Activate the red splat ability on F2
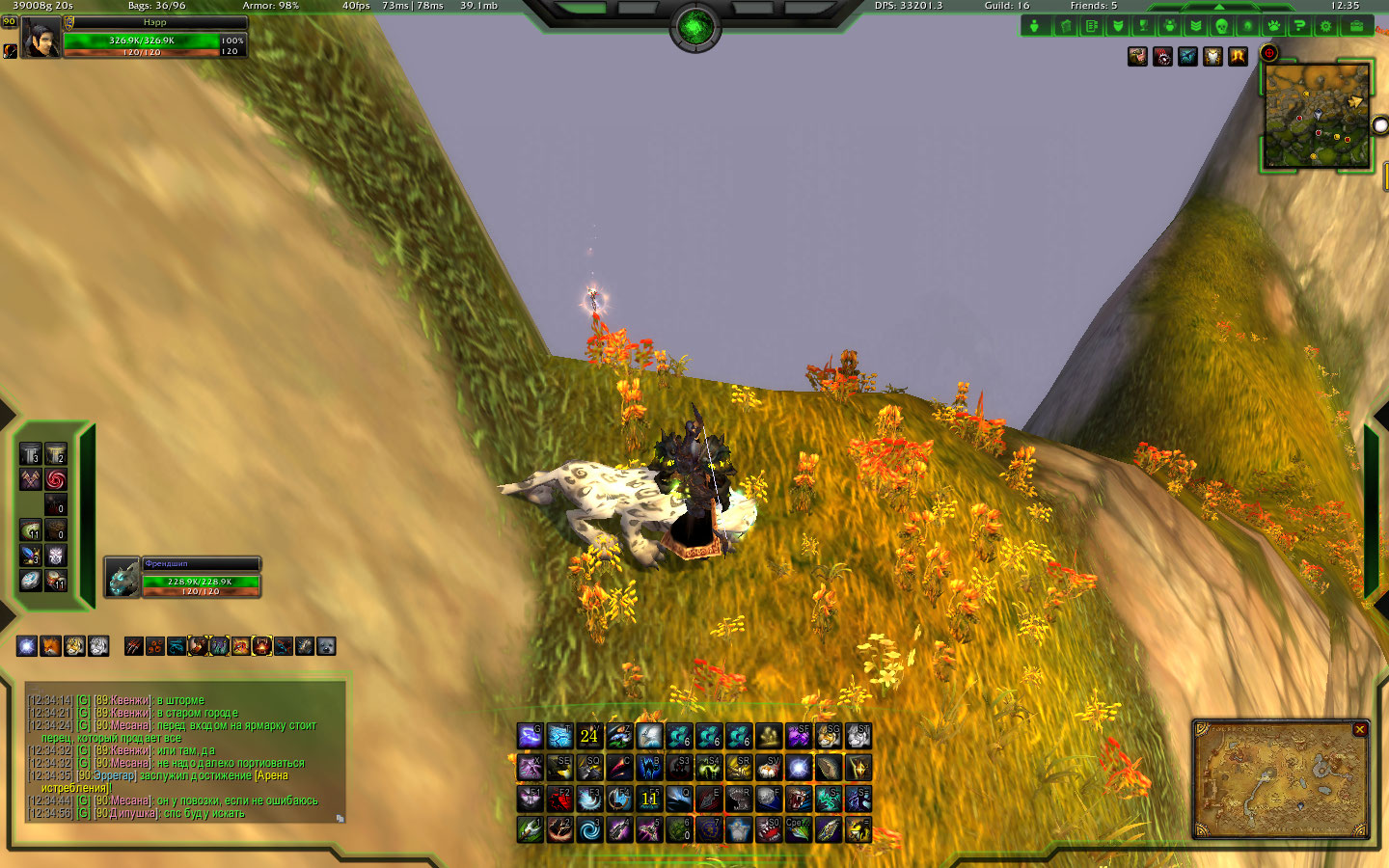1389x868 pixels. click(559, 799)
